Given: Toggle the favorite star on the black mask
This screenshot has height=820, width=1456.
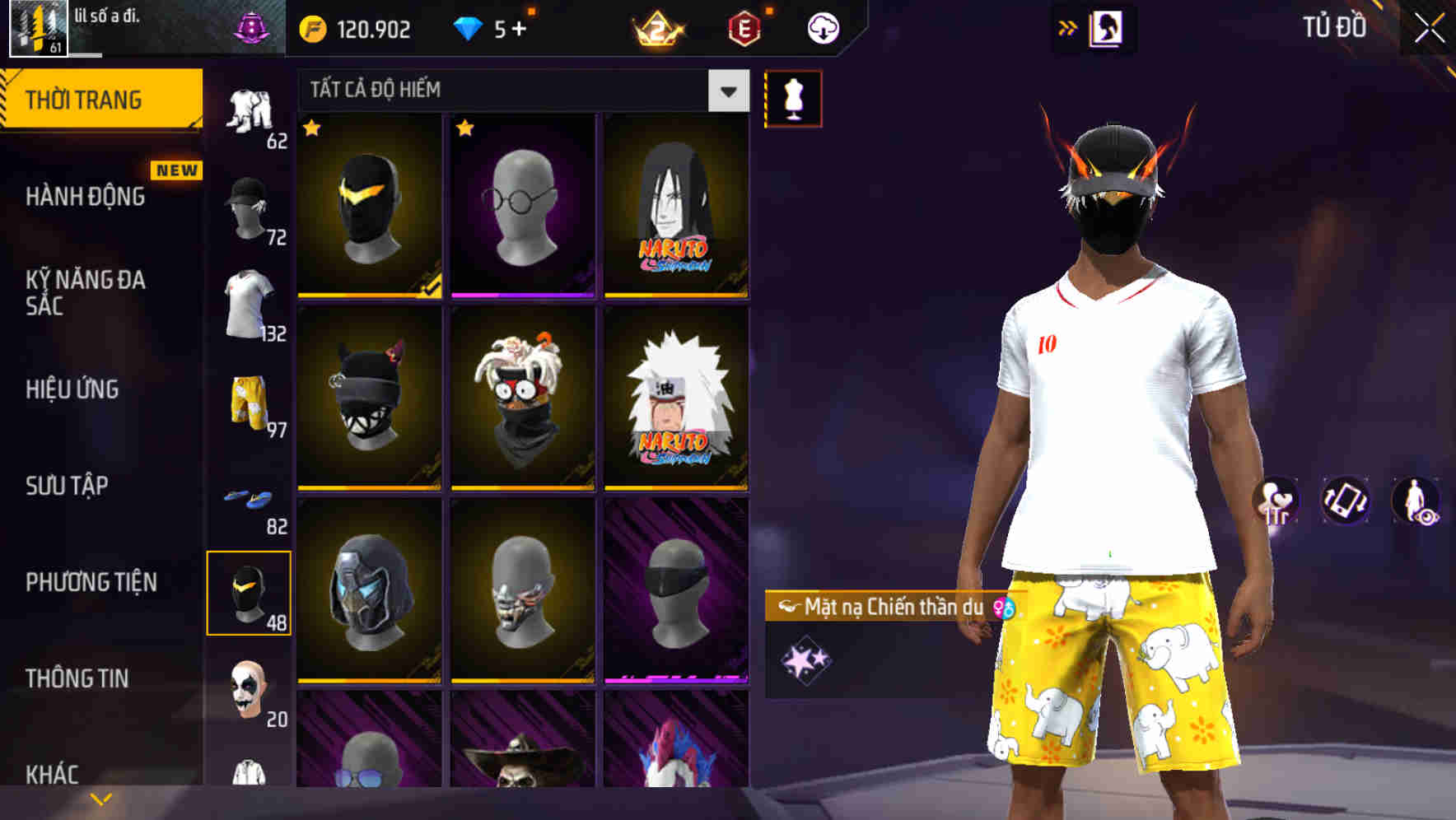Looking at the screenshot, I should click(312, 129).
